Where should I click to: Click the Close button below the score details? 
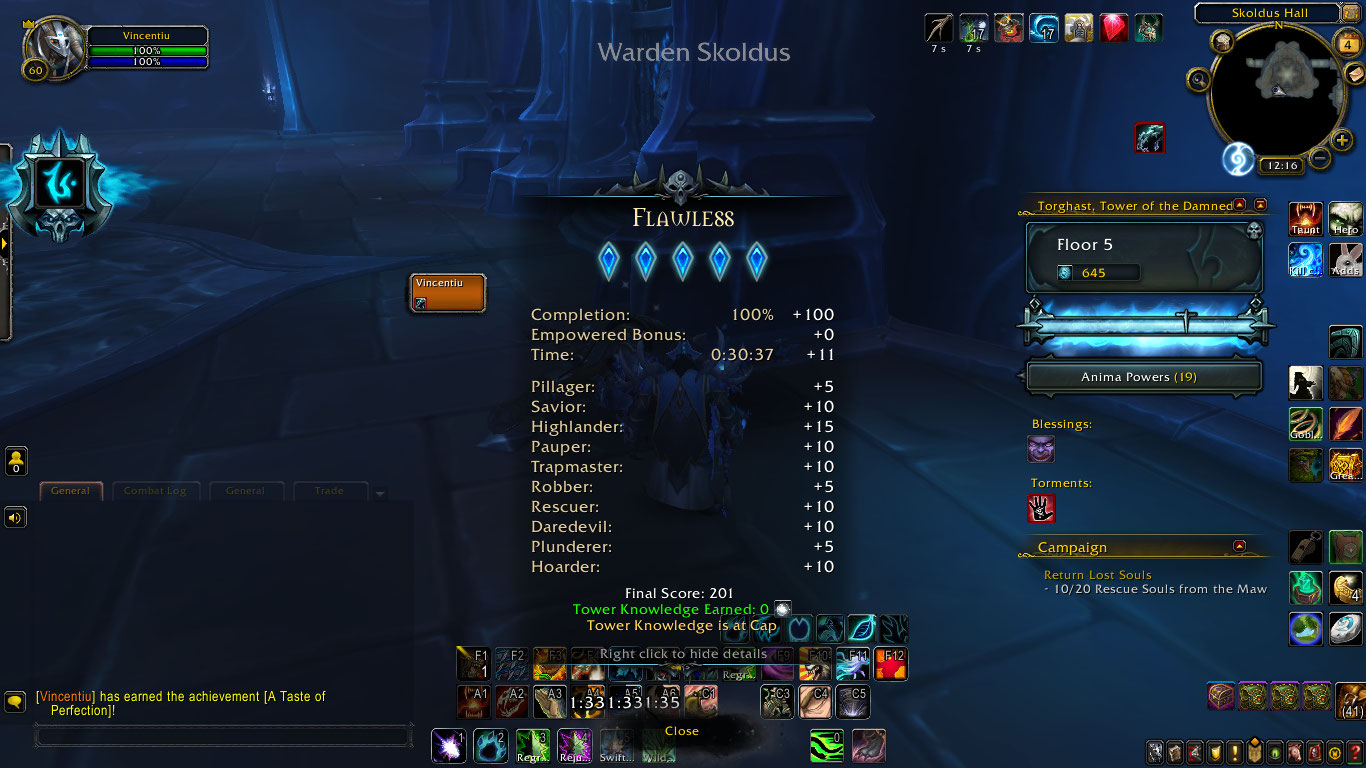681,730
